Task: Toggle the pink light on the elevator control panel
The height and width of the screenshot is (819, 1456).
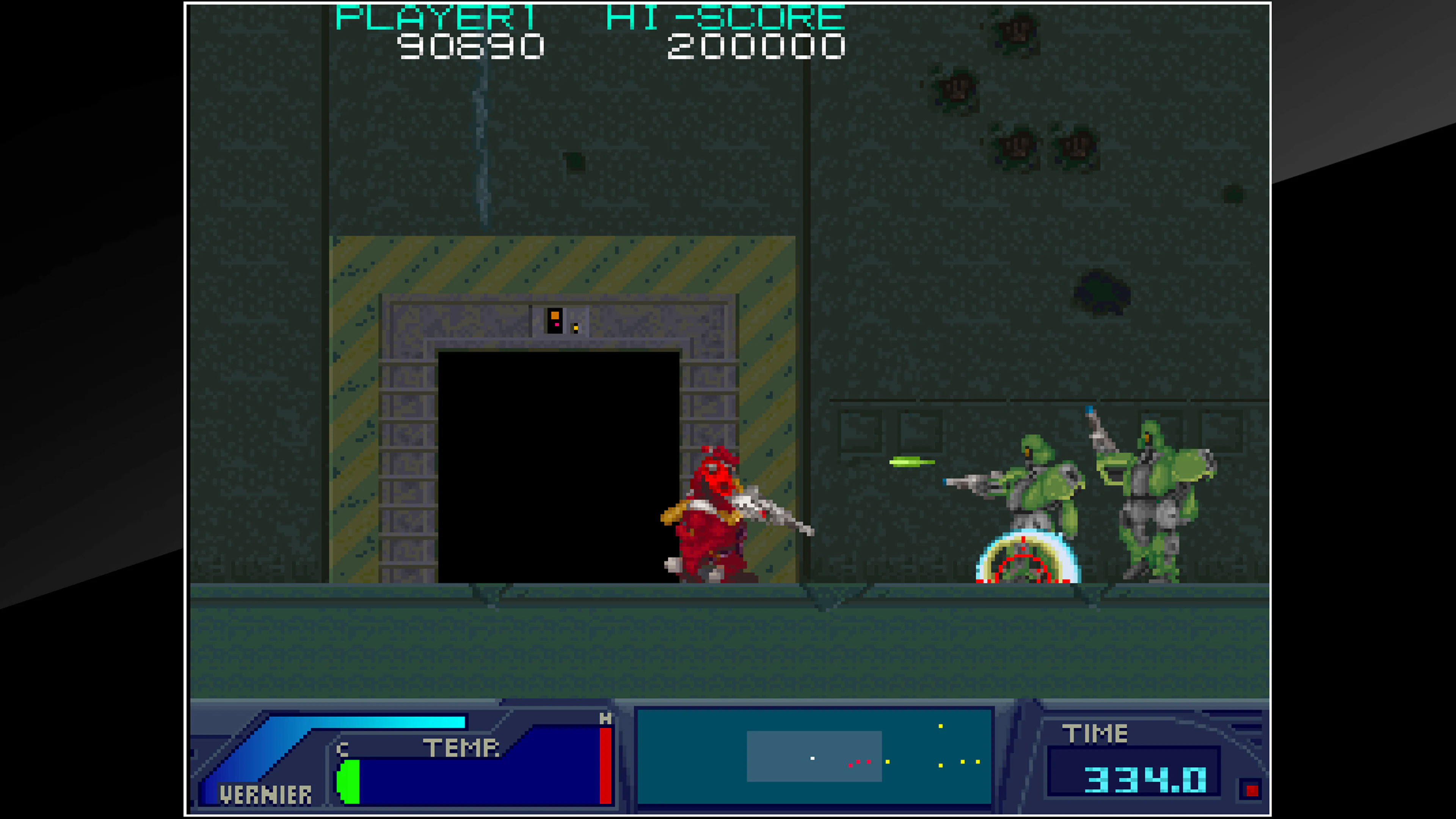Action: pos(557,325)
